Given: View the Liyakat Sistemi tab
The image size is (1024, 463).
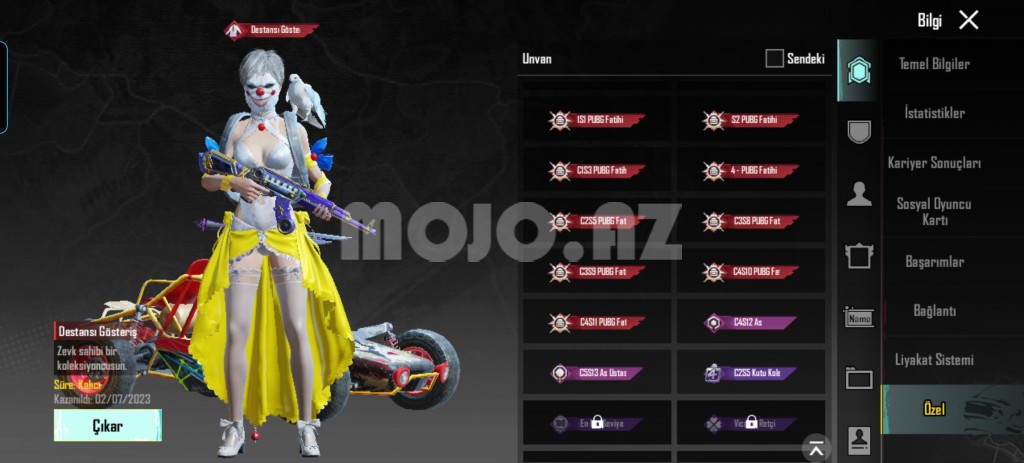Looking at the screenshot, I should tap(934, 359).
